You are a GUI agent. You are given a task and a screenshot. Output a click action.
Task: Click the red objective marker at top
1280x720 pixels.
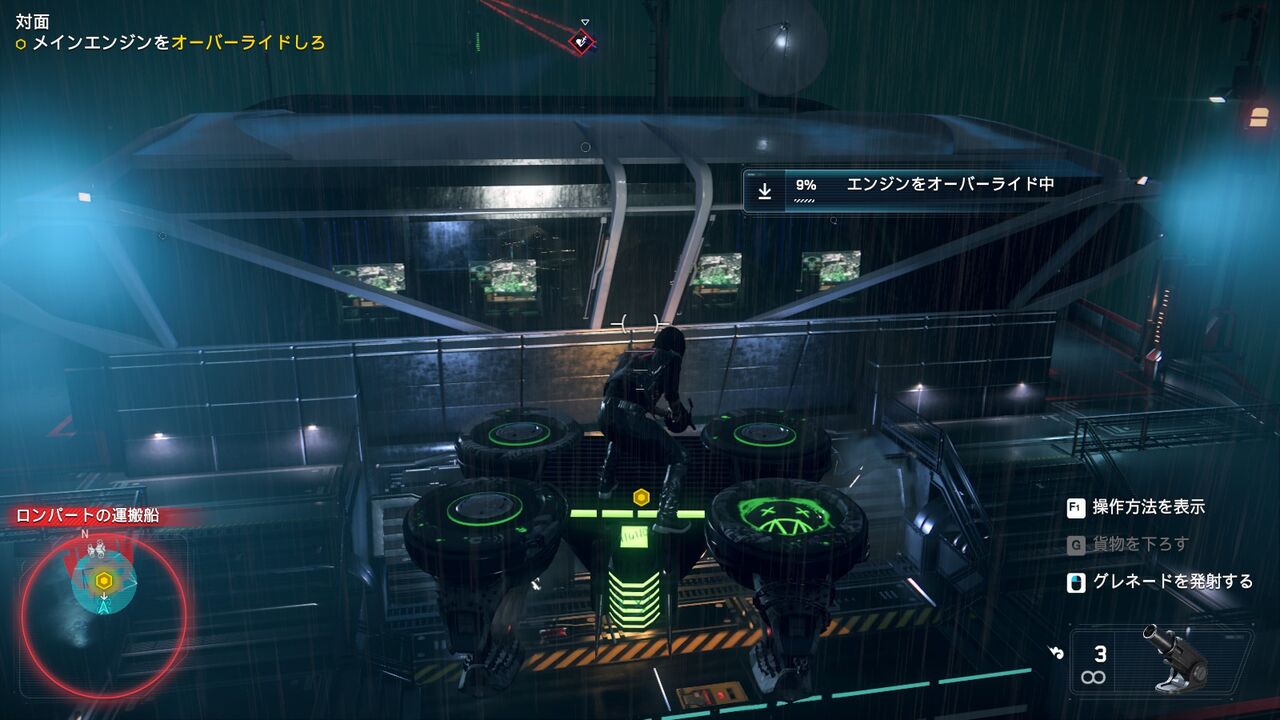pyautogui.click(x=582, y=41)
